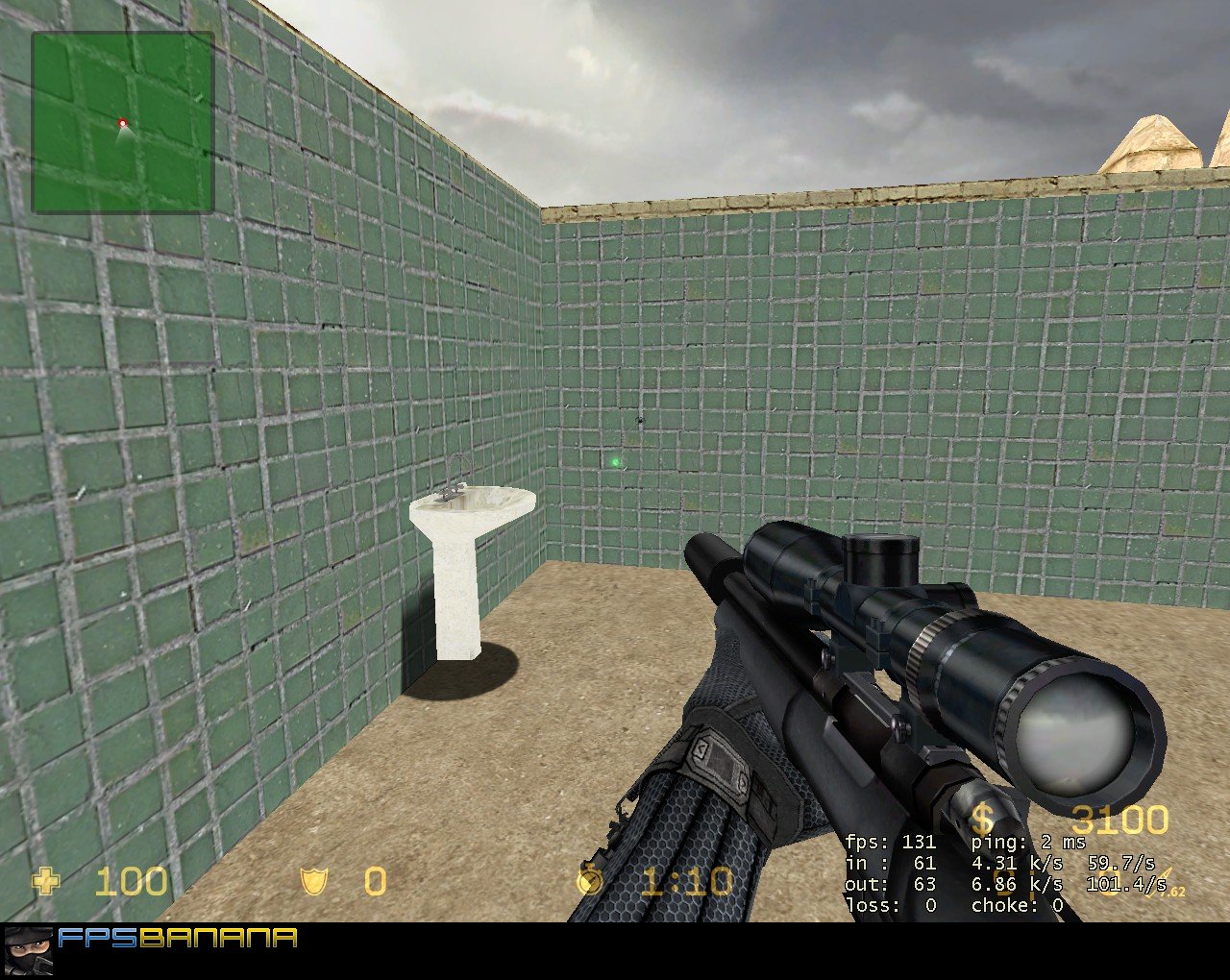
Task: Click the white player dot on the radar
Action: pos(122,125)
